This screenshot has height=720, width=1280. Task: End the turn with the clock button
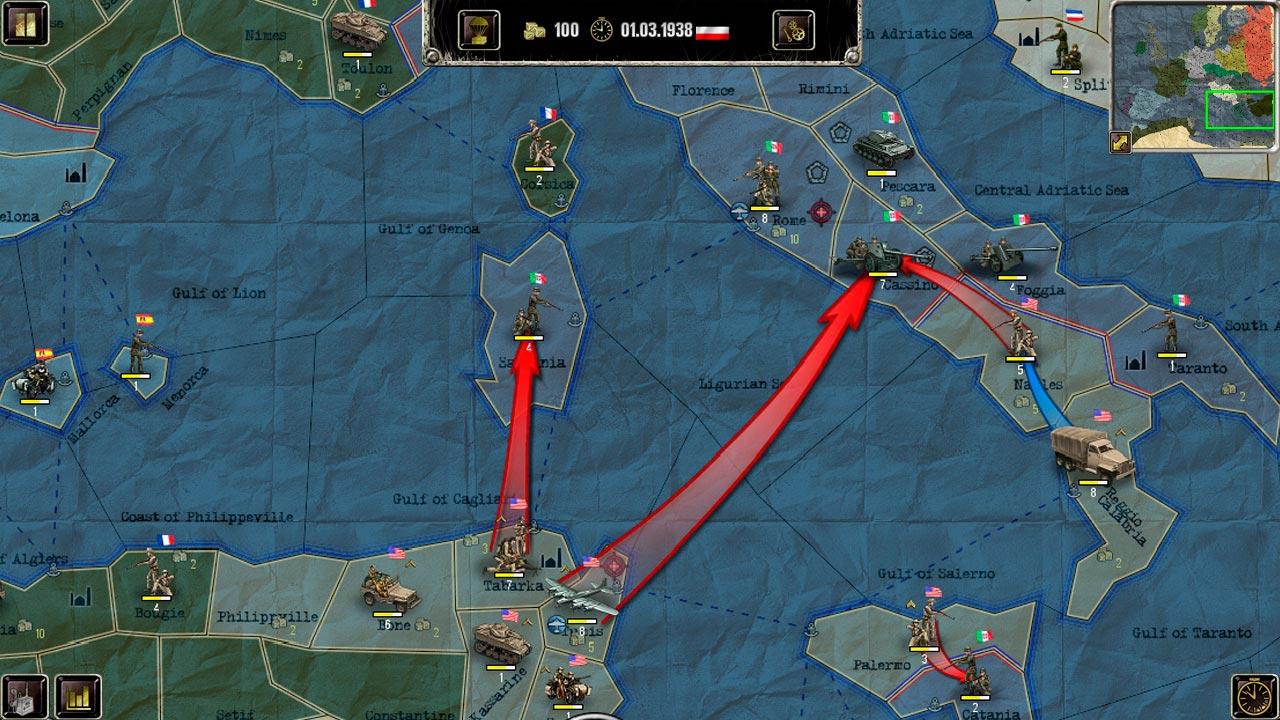tap(1255, 695)
